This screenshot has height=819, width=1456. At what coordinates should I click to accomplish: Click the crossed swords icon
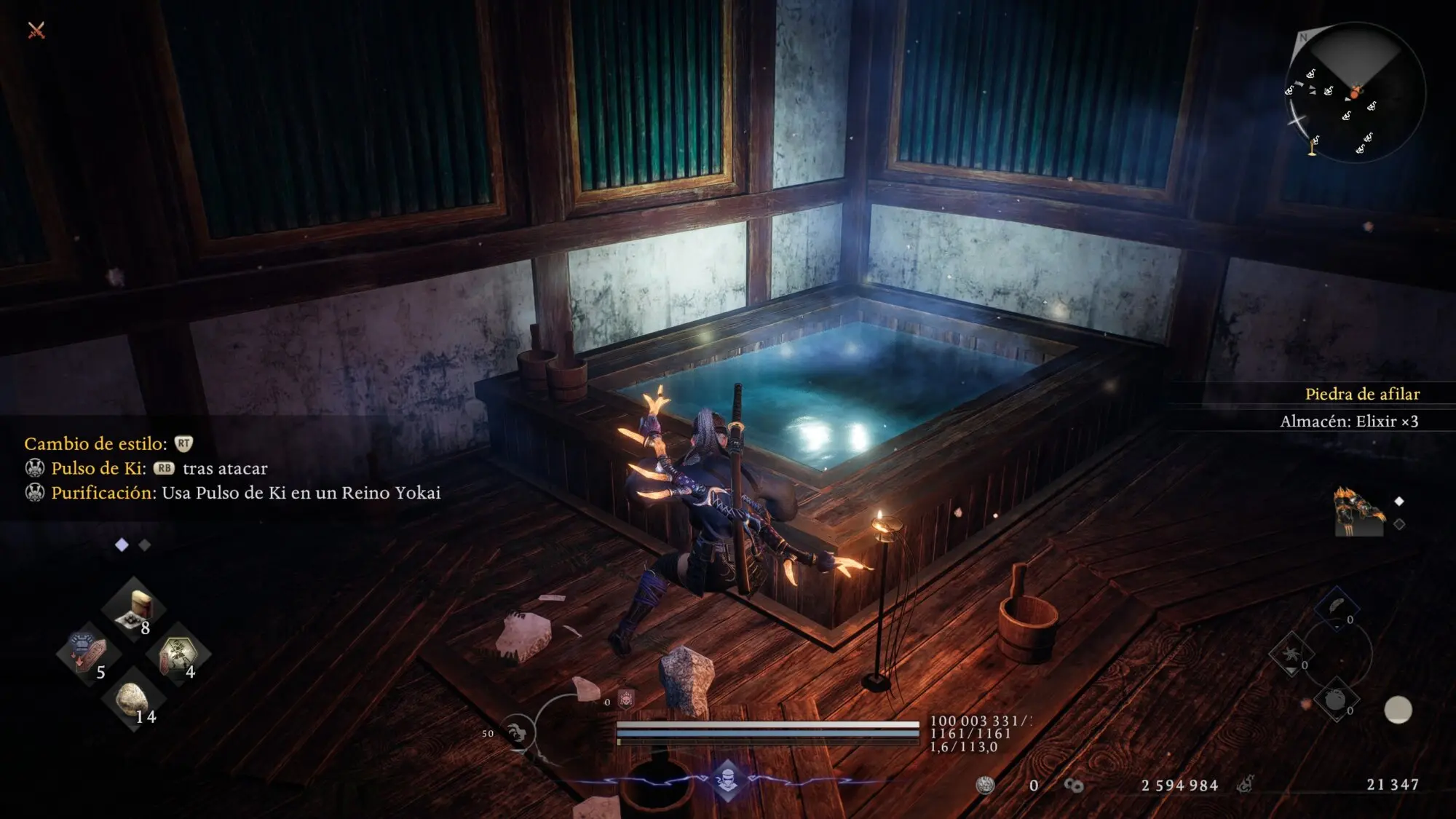click(36, 30)
